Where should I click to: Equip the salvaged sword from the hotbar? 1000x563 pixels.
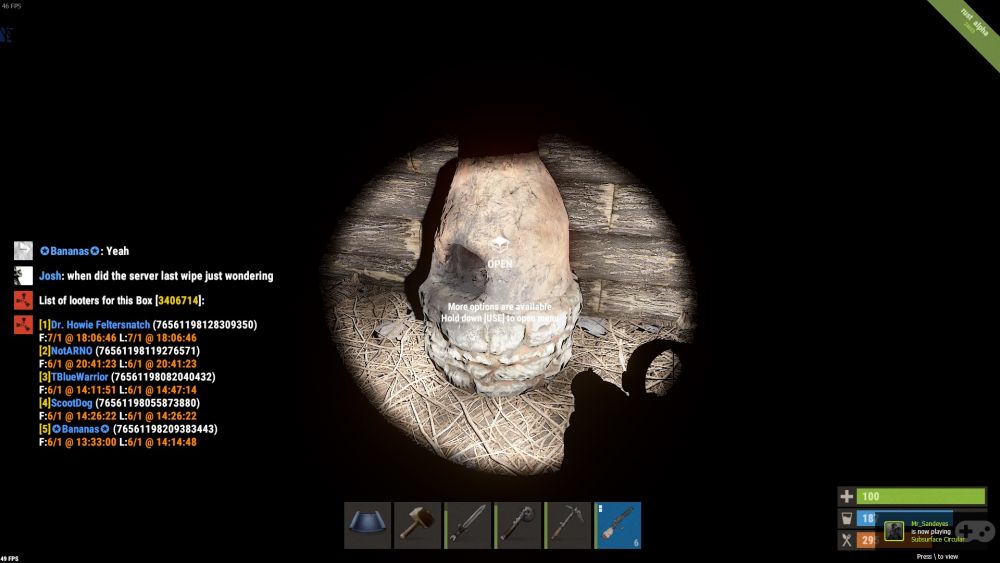pyautogui.click(x=467, y=525)
